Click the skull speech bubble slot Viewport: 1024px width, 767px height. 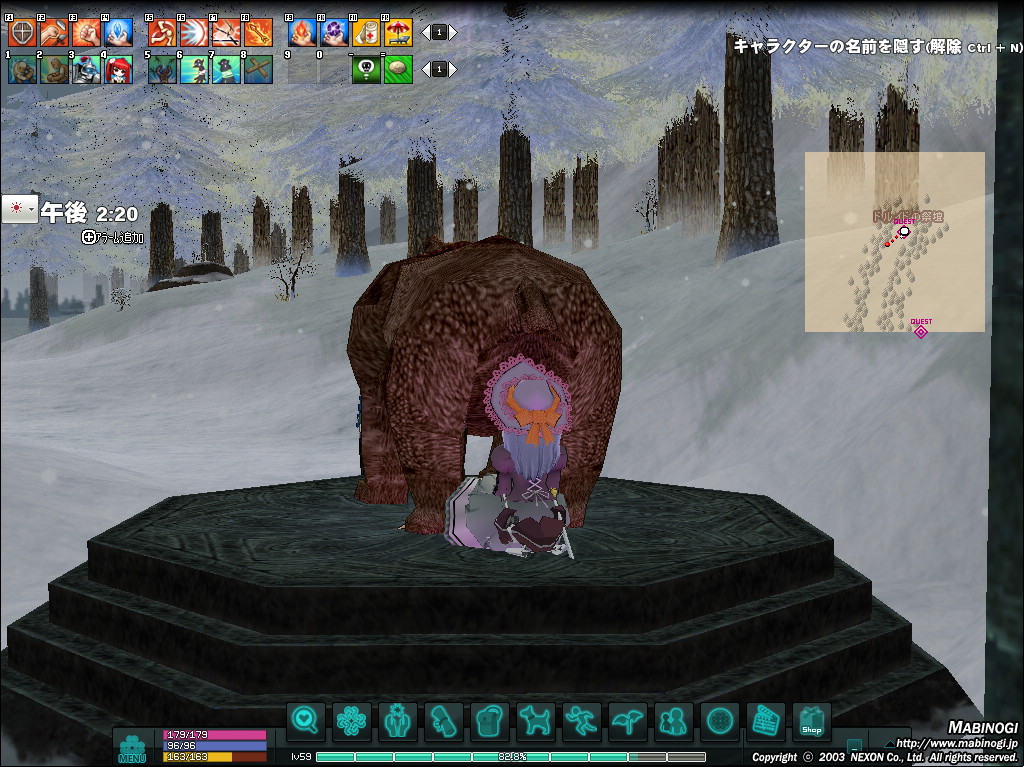[366, 69]
